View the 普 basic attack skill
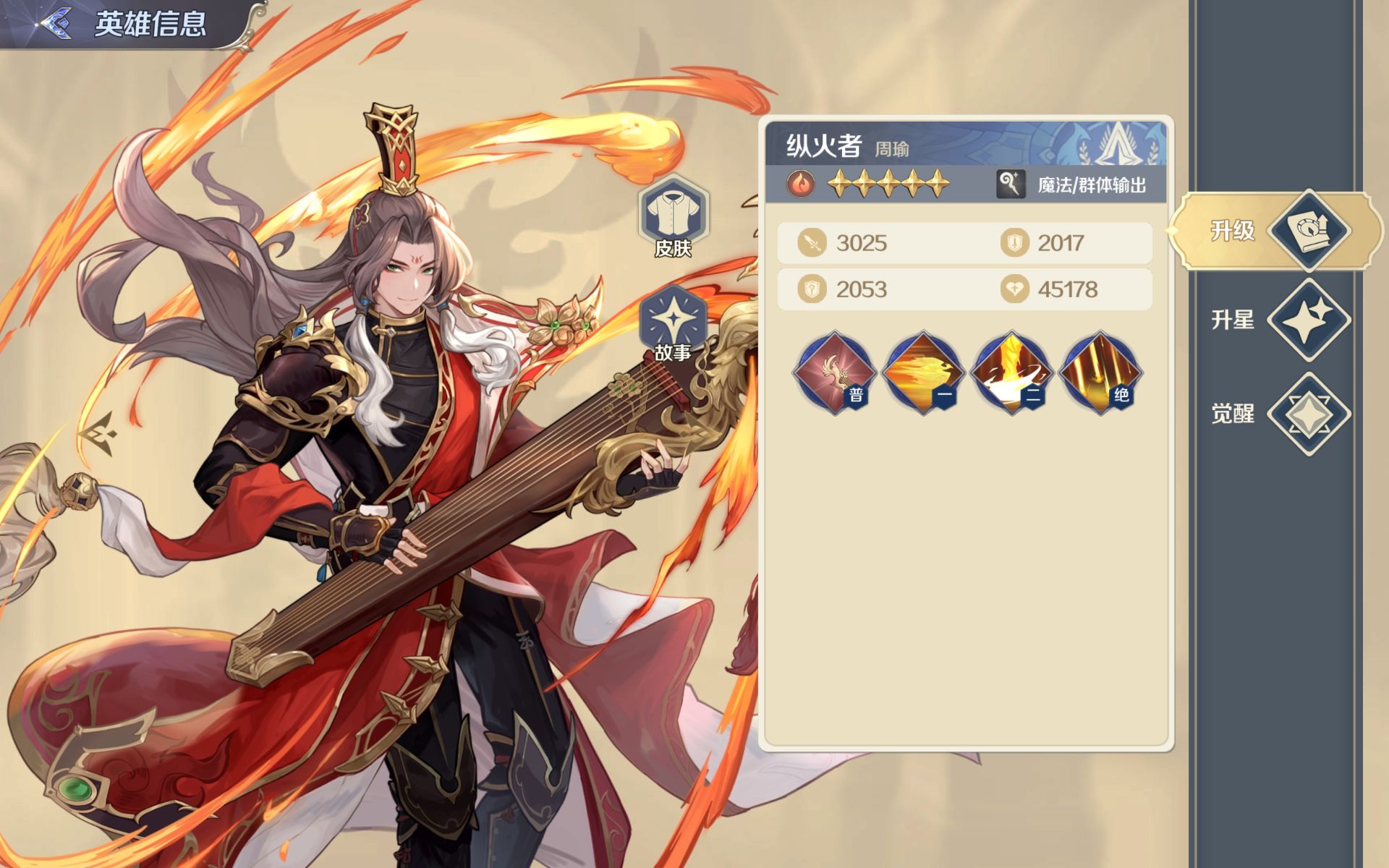Viewport: 1389px width, 868px height. pyautogui.click(x=835, y=373)
